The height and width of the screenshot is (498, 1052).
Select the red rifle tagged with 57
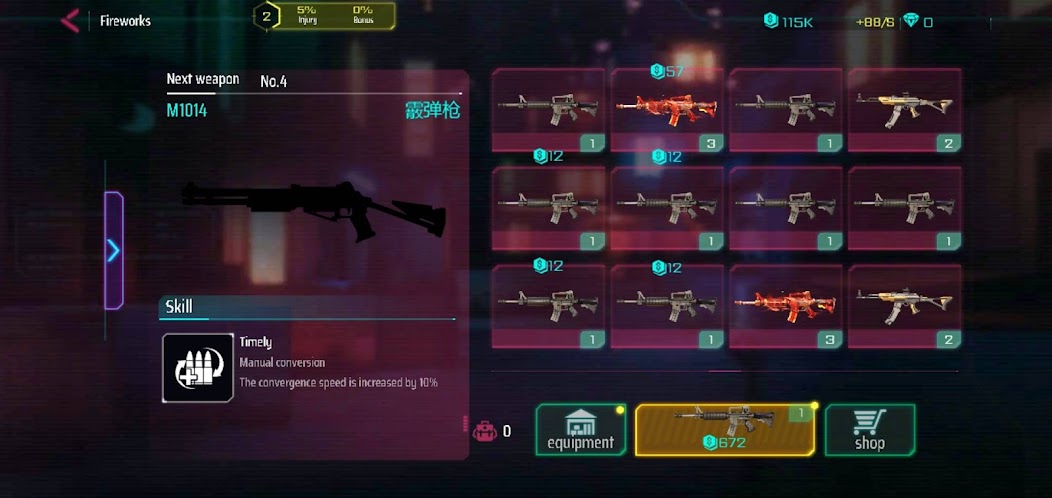point(667,110)
